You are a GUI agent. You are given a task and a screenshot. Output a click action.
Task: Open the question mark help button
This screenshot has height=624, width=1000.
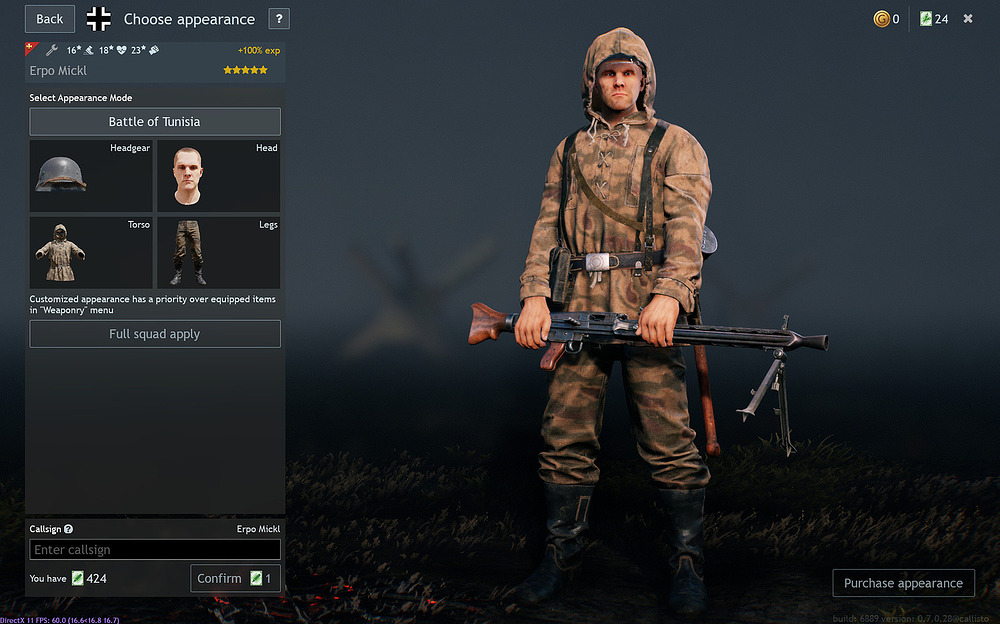click(279, 19)
